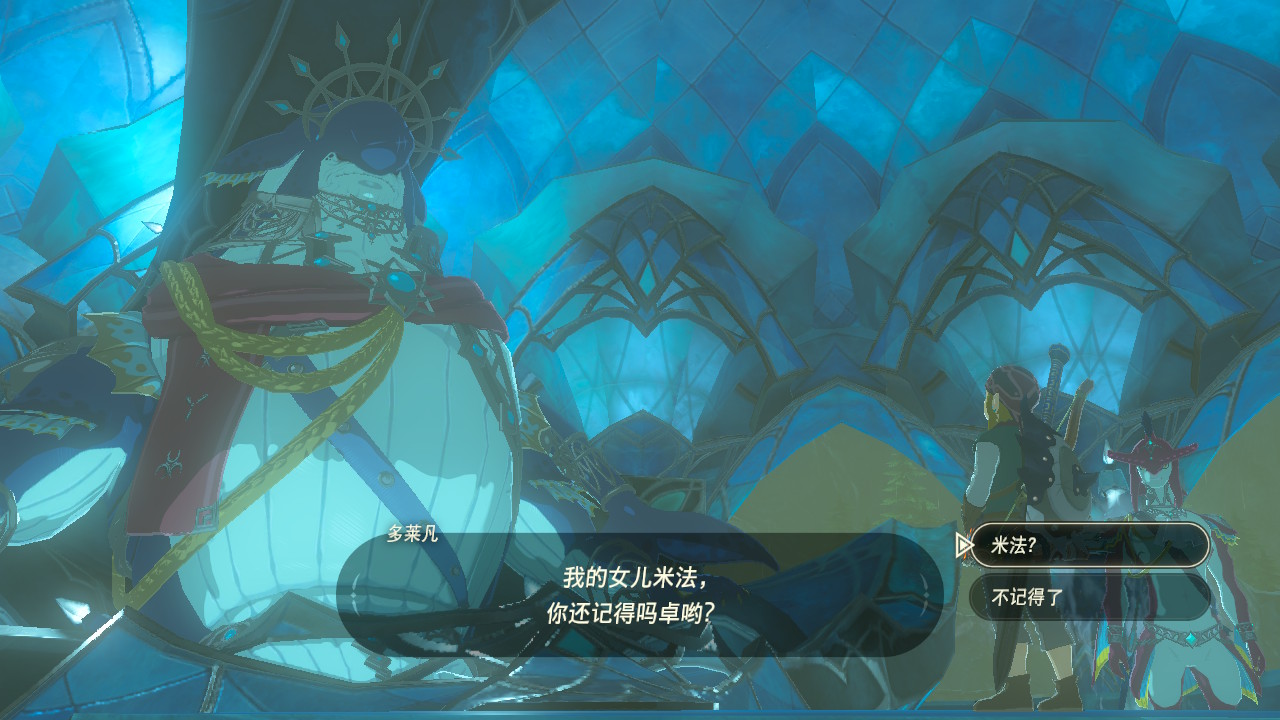Select the "不记得了" reply option

1089,597
